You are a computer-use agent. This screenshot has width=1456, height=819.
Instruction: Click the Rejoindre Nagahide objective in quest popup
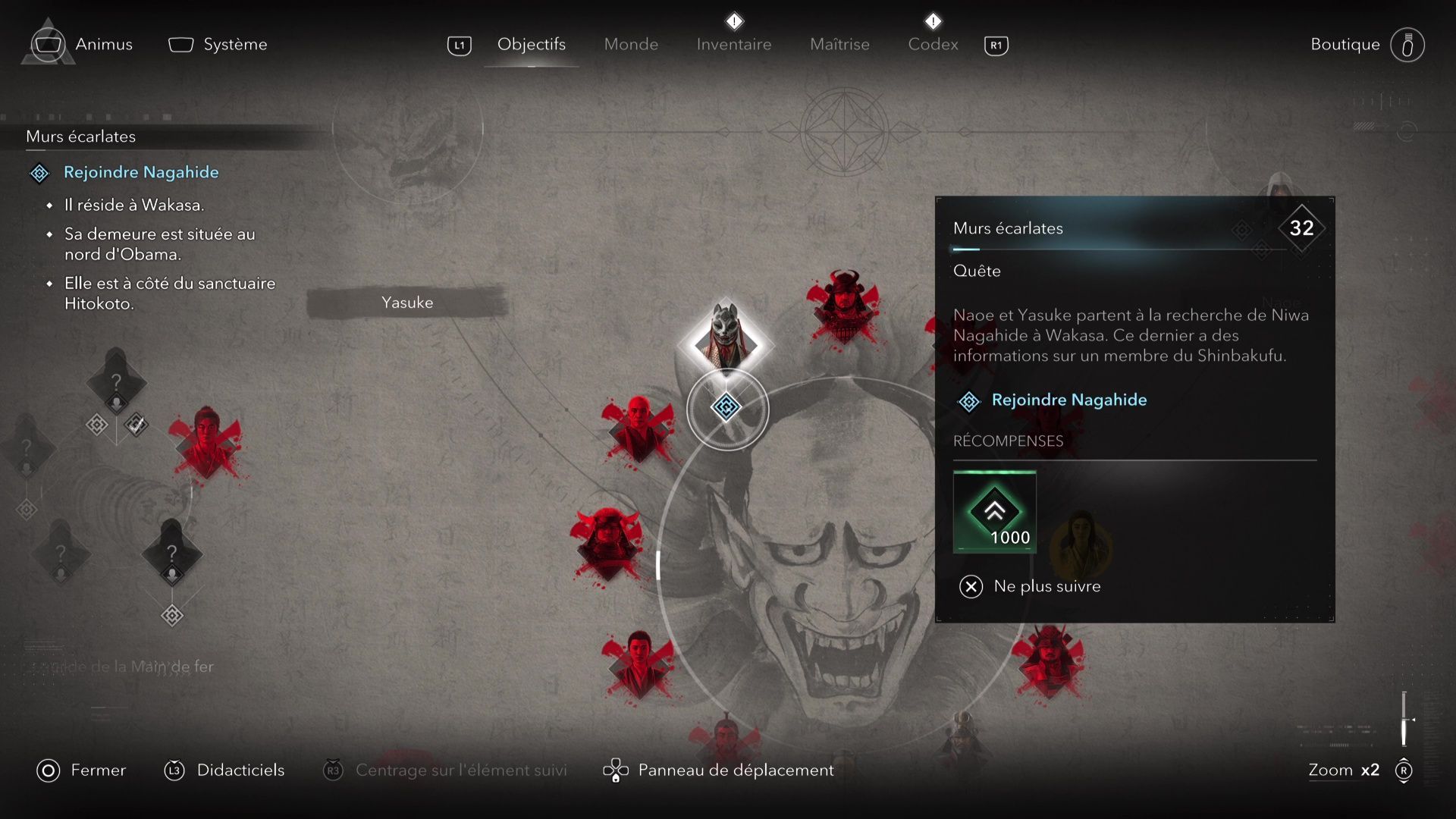(x=1068, y=400)
